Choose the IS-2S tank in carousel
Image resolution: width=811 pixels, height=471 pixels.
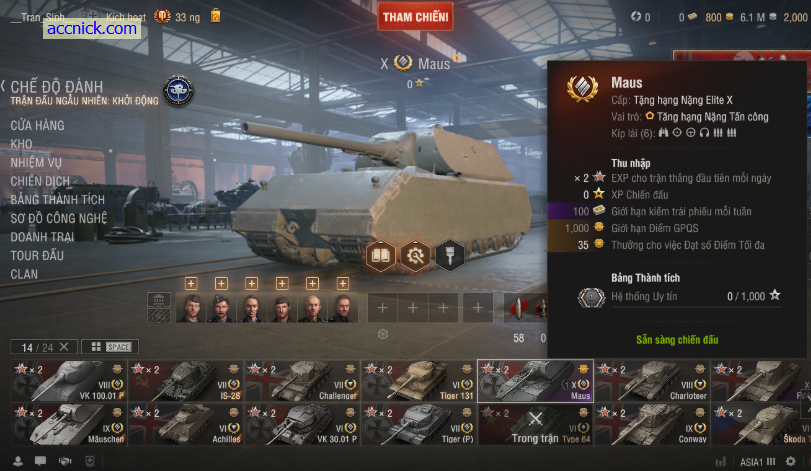pos(185,381)
